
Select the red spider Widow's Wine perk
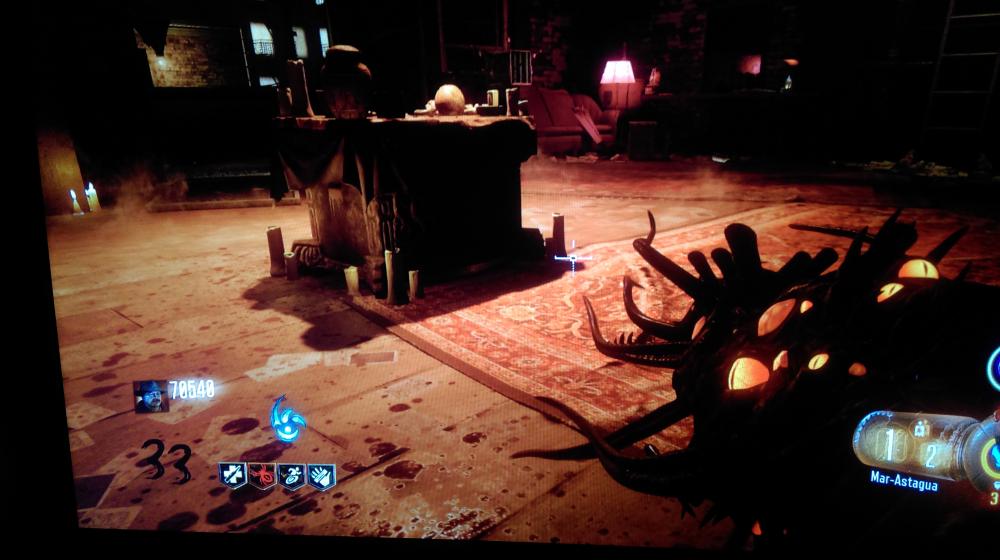coord(262,476)
